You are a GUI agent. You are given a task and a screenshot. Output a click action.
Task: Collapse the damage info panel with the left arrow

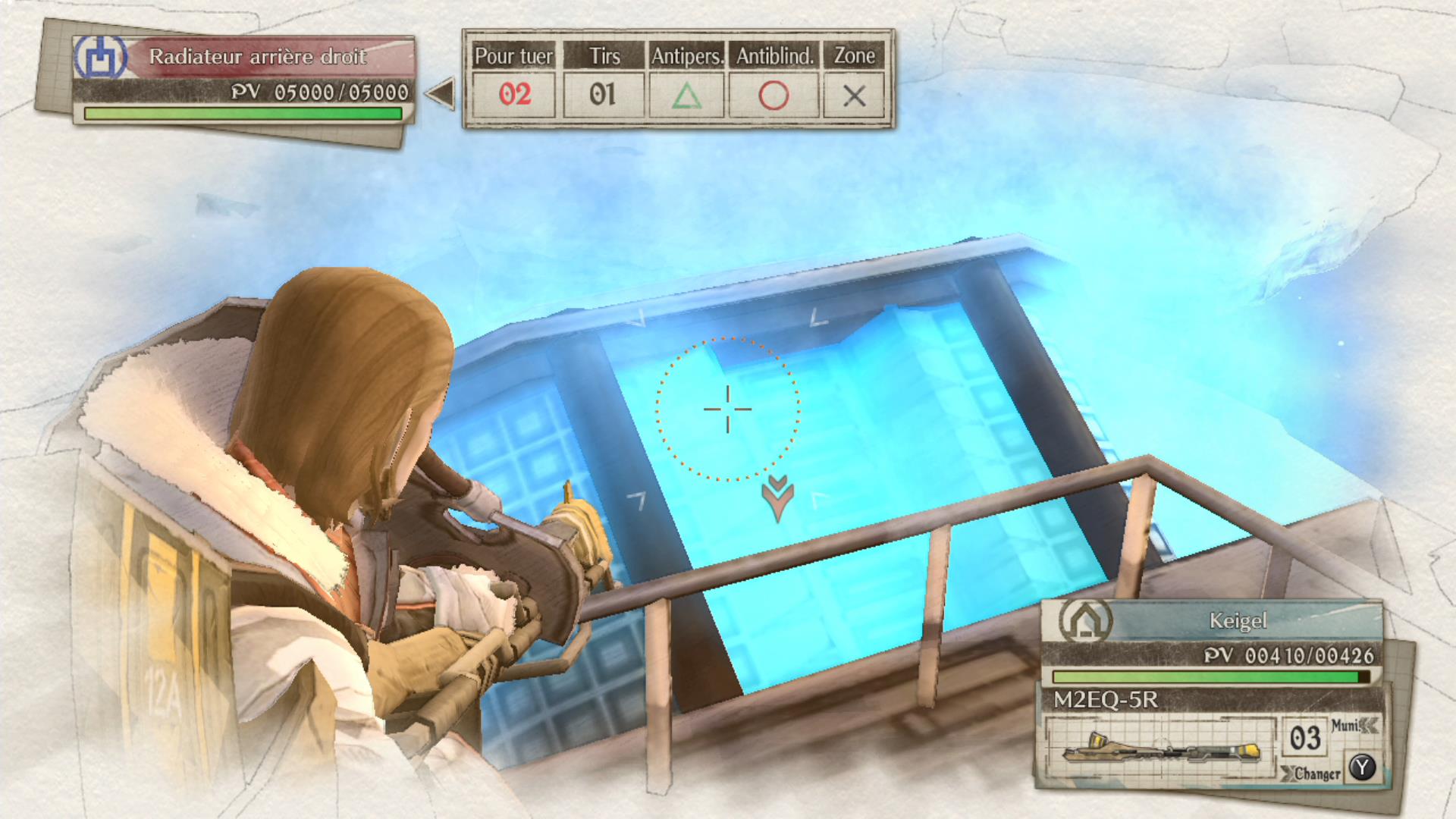pyautogui.click(x=441, y=93)
